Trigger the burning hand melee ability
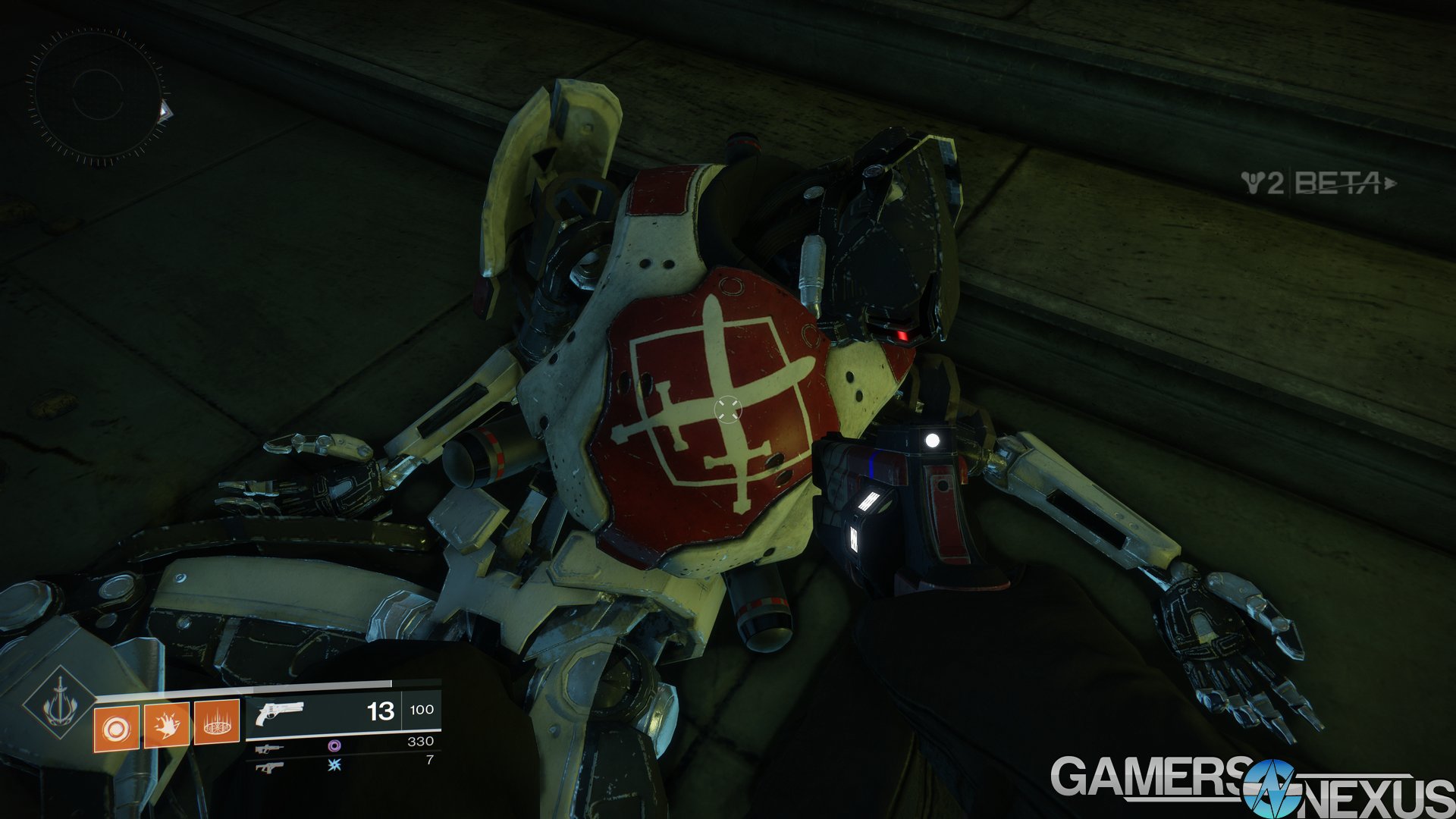This screenshot has width=1456, height=819. tap(166, 725)
